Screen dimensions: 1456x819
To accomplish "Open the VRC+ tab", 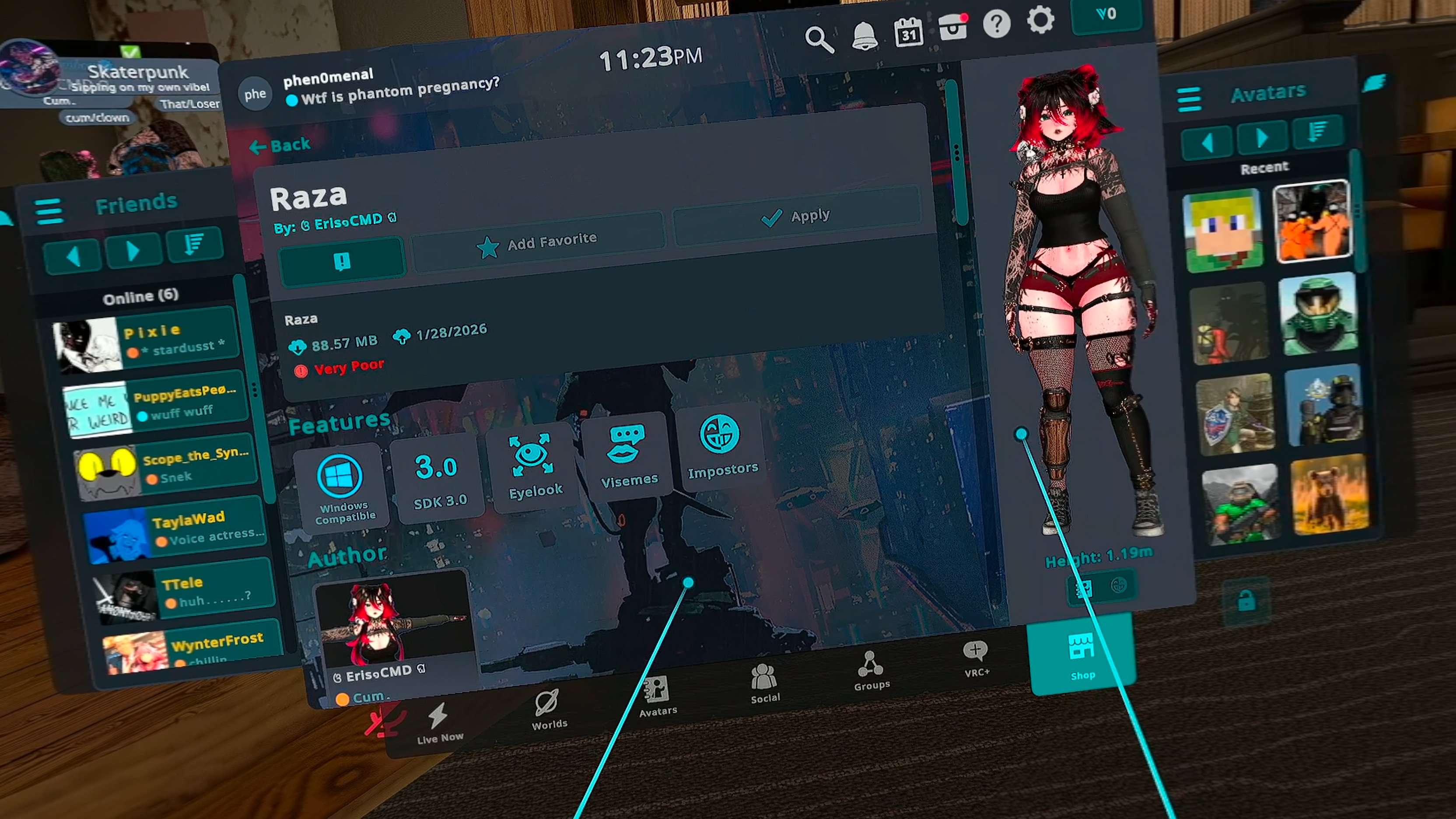I will pyautogui.click(x=976, y=658).
